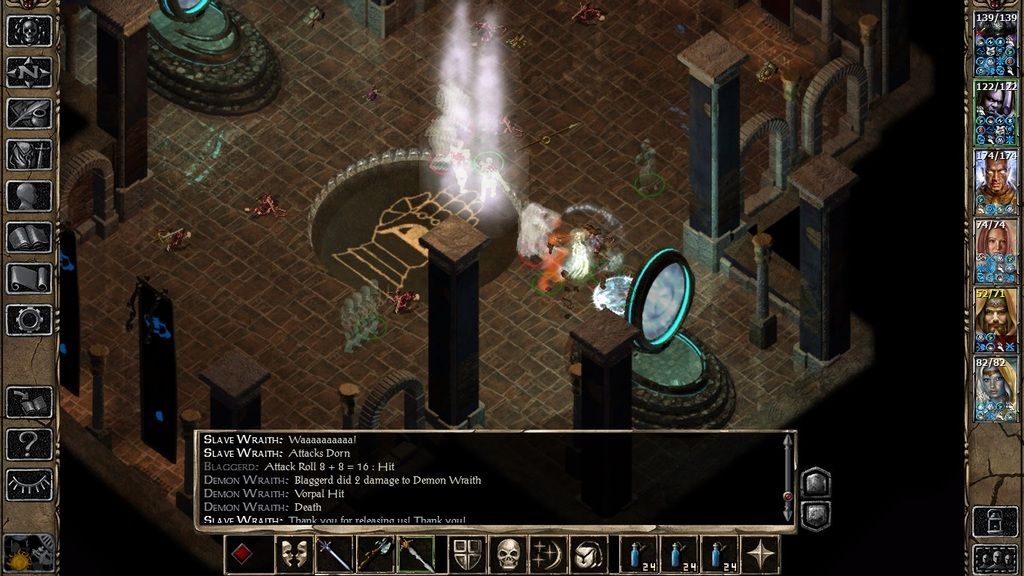
Task: Select the pale-haired portrait with 82/82 health
Action: pyautogui.click(x=995, y=389)
